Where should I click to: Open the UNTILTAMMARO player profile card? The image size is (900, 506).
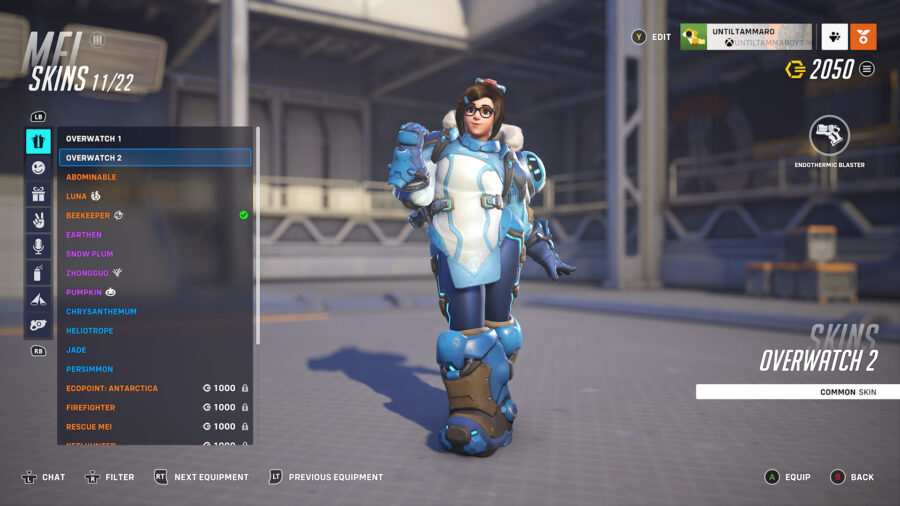745,37
